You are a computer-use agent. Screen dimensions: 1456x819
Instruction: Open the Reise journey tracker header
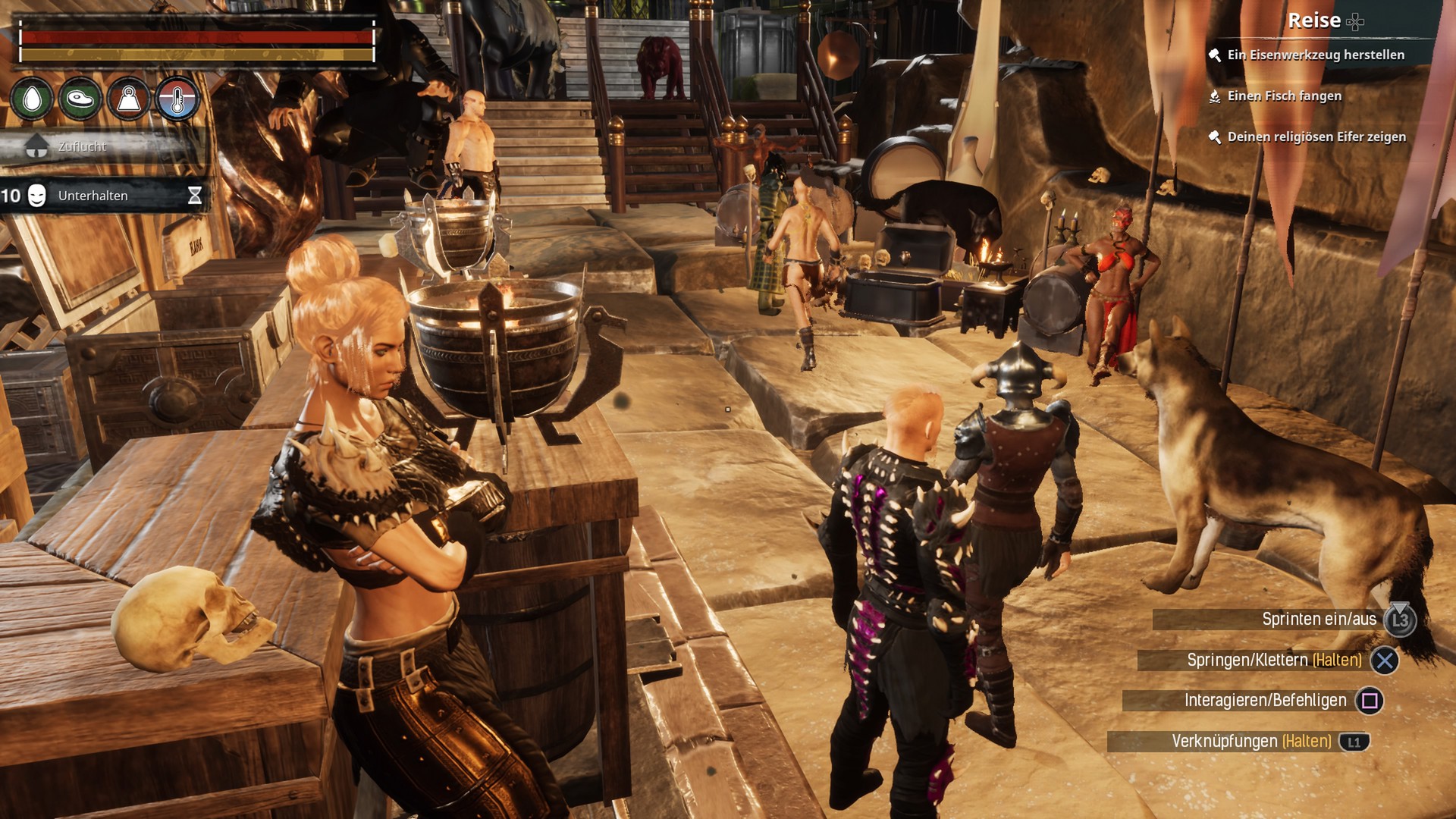tap(1314, 20)
